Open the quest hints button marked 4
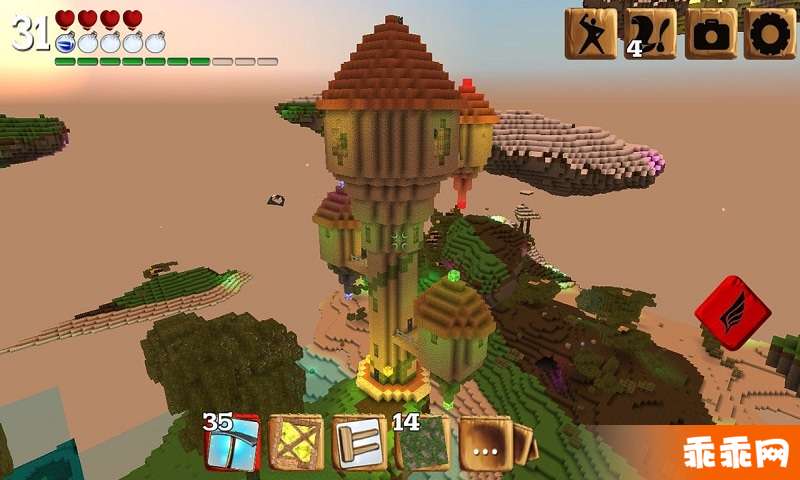 tap(650, 34)
